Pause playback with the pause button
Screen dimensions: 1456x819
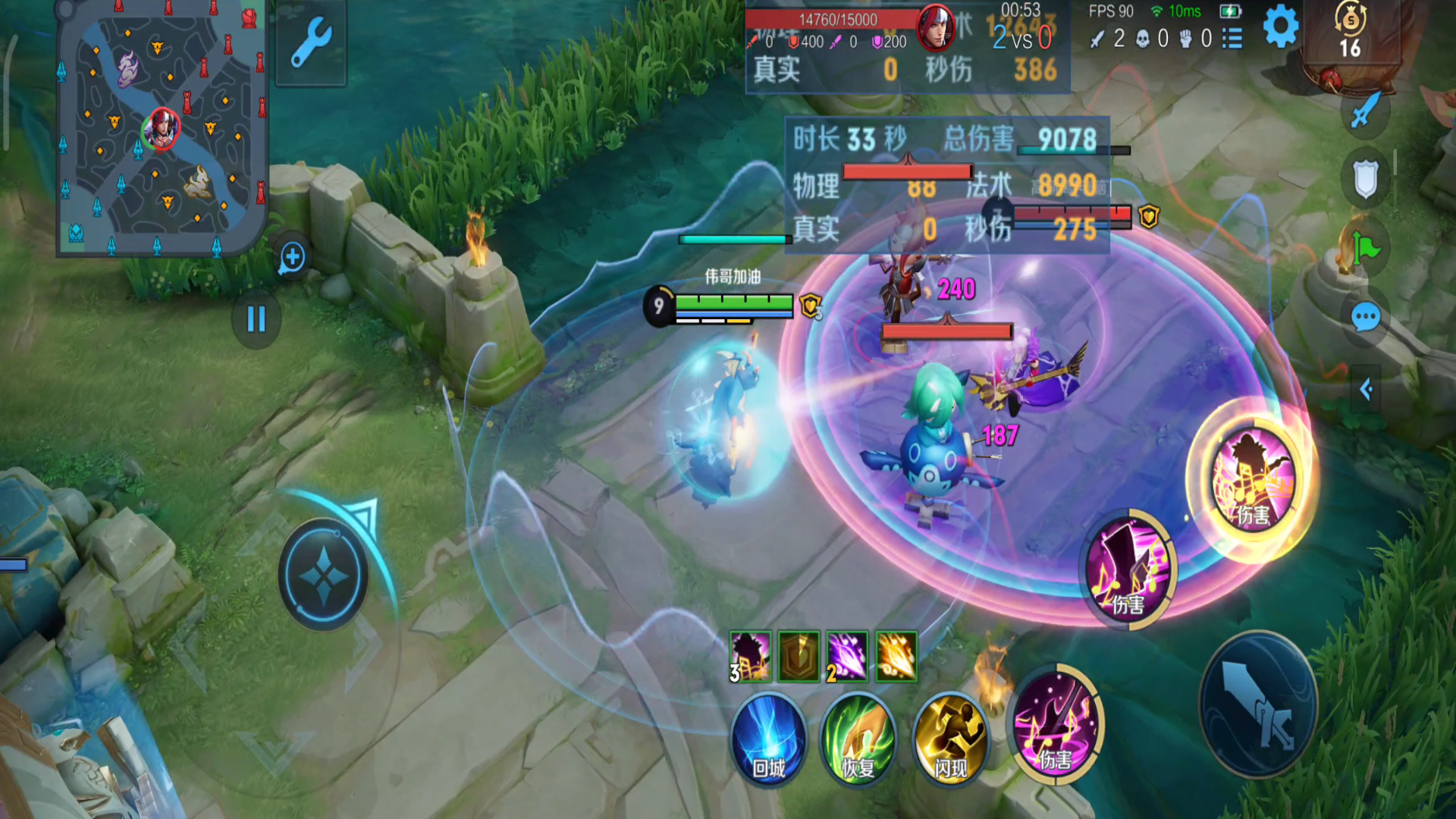coord(256,319)
